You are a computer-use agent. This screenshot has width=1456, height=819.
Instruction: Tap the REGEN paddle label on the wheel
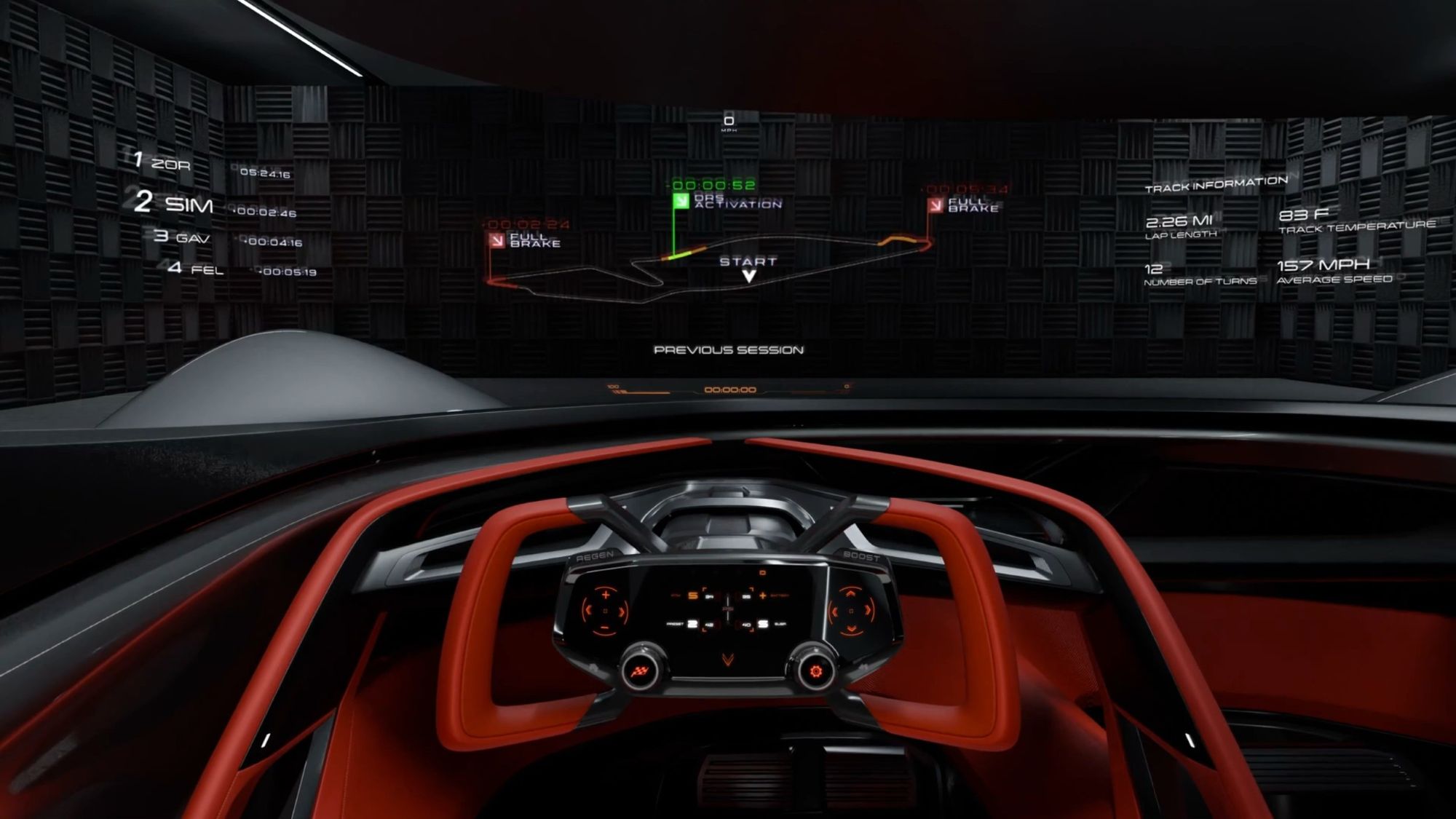point(595,557)
